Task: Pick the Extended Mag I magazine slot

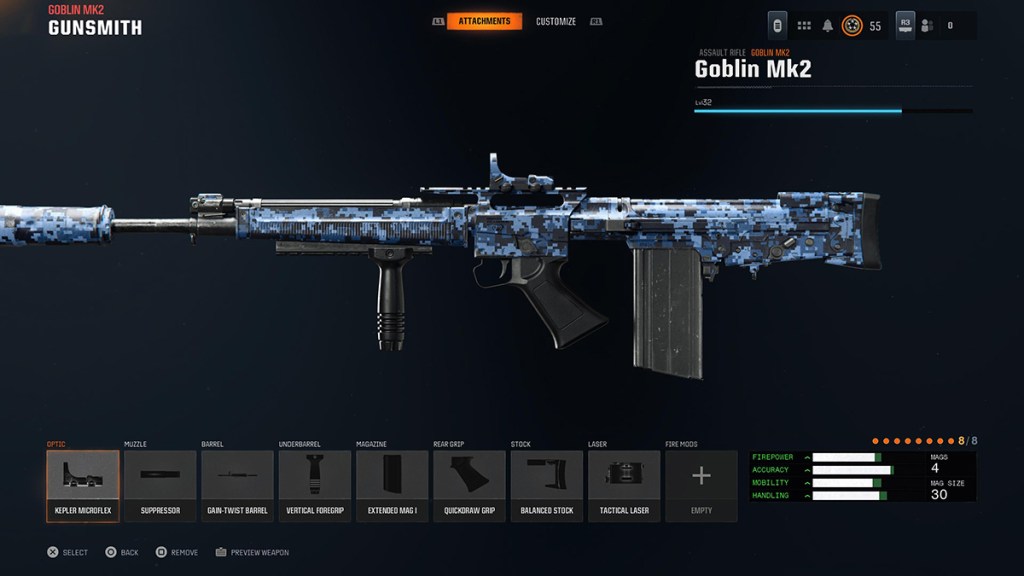Action: [392, 485]
